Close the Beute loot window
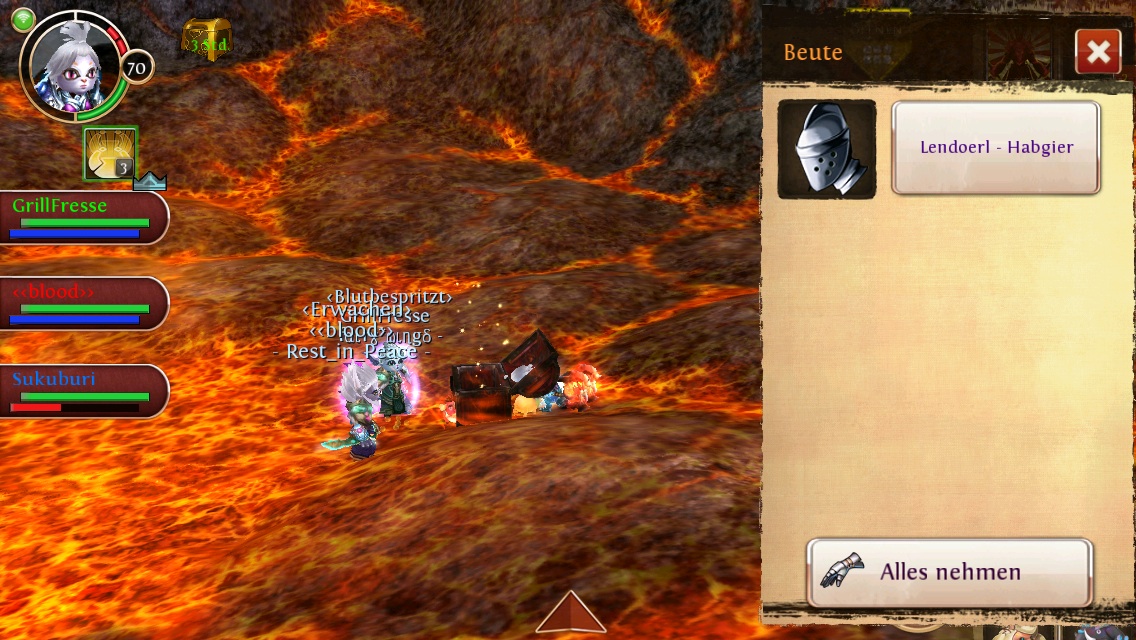The width and height of the screenshot is (1136, 640). [1098, 52]
